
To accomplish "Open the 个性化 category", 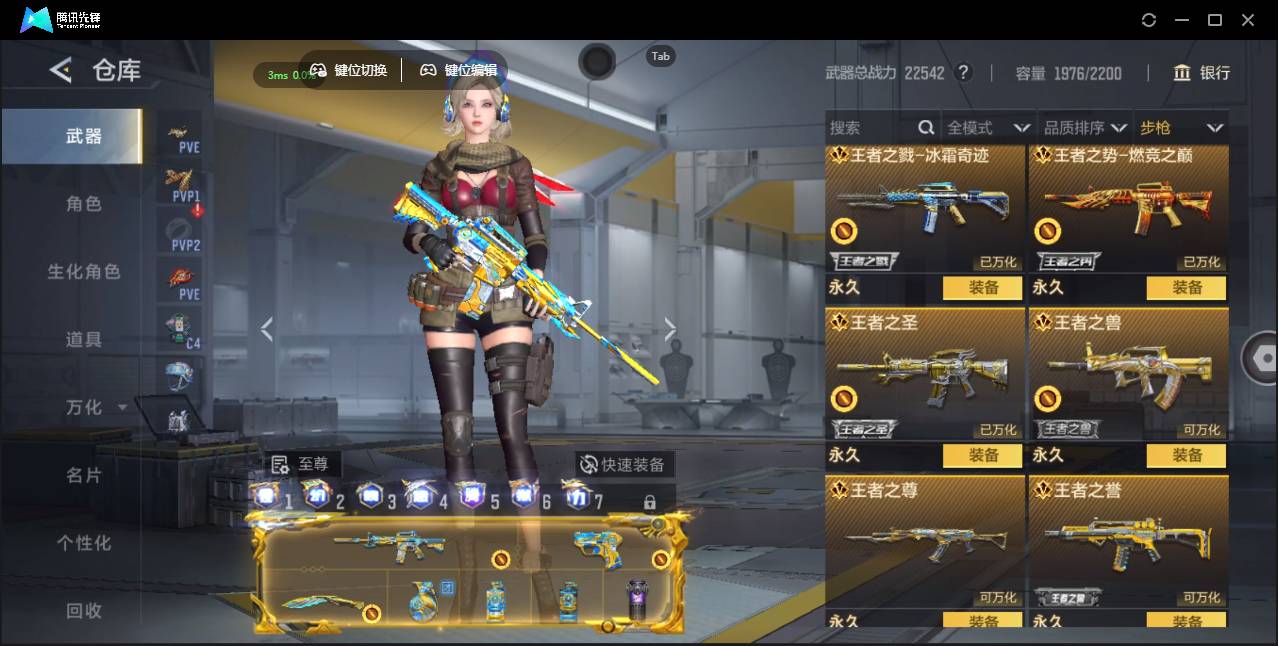I will click(83, 543).
